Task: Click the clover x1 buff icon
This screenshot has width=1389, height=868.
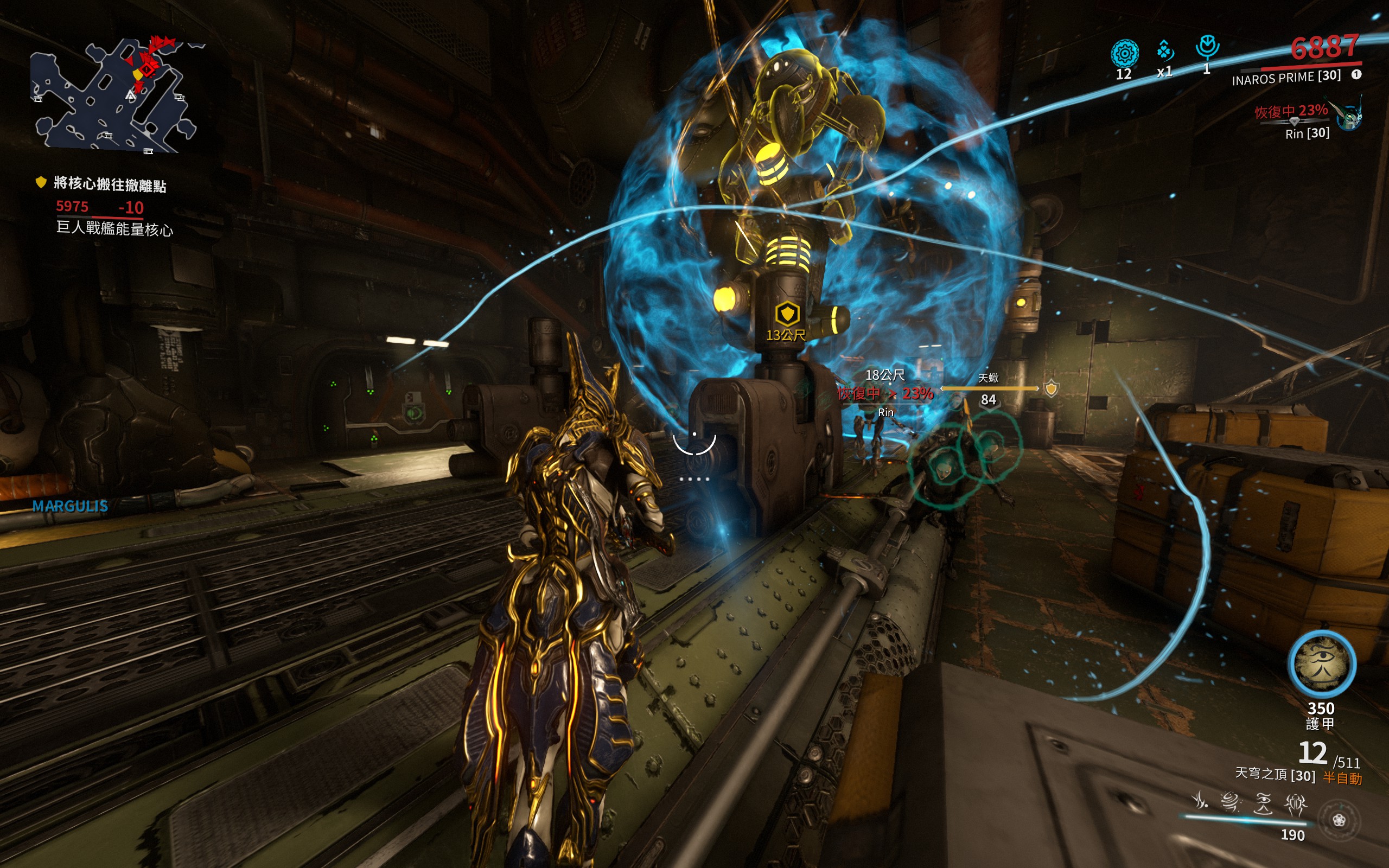Action: click(1164, 50)
